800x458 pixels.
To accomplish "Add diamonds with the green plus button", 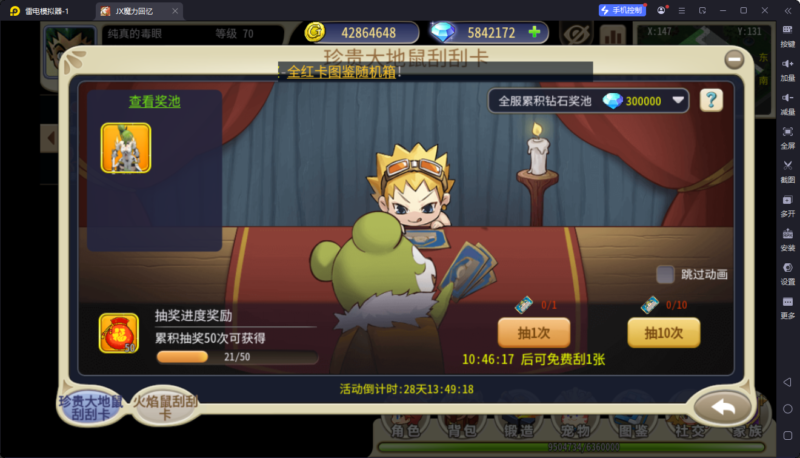I will click(534, 32).
